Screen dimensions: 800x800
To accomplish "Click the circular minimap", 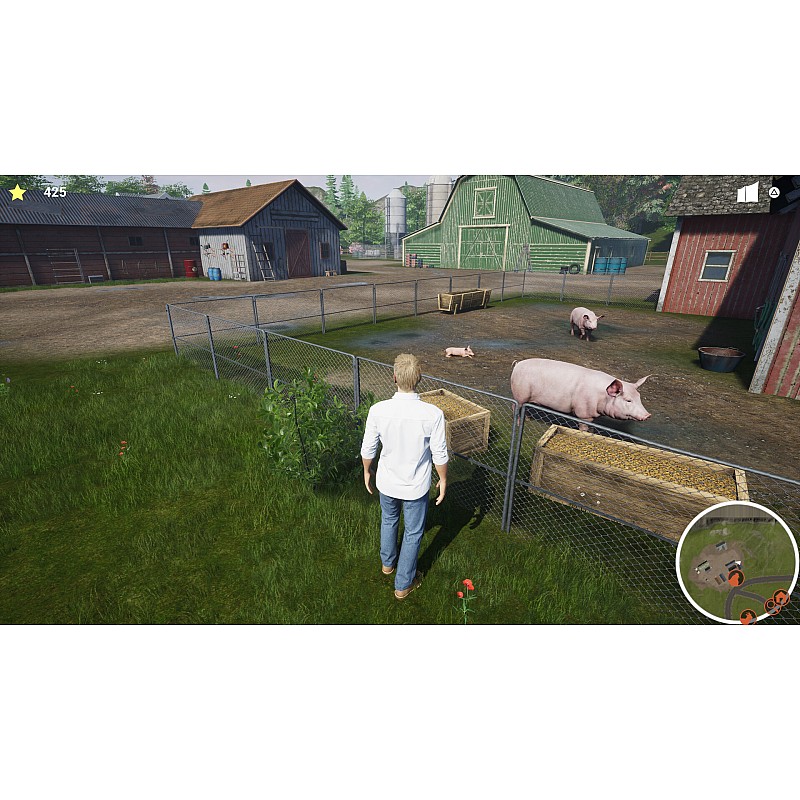I will (736, 561).
